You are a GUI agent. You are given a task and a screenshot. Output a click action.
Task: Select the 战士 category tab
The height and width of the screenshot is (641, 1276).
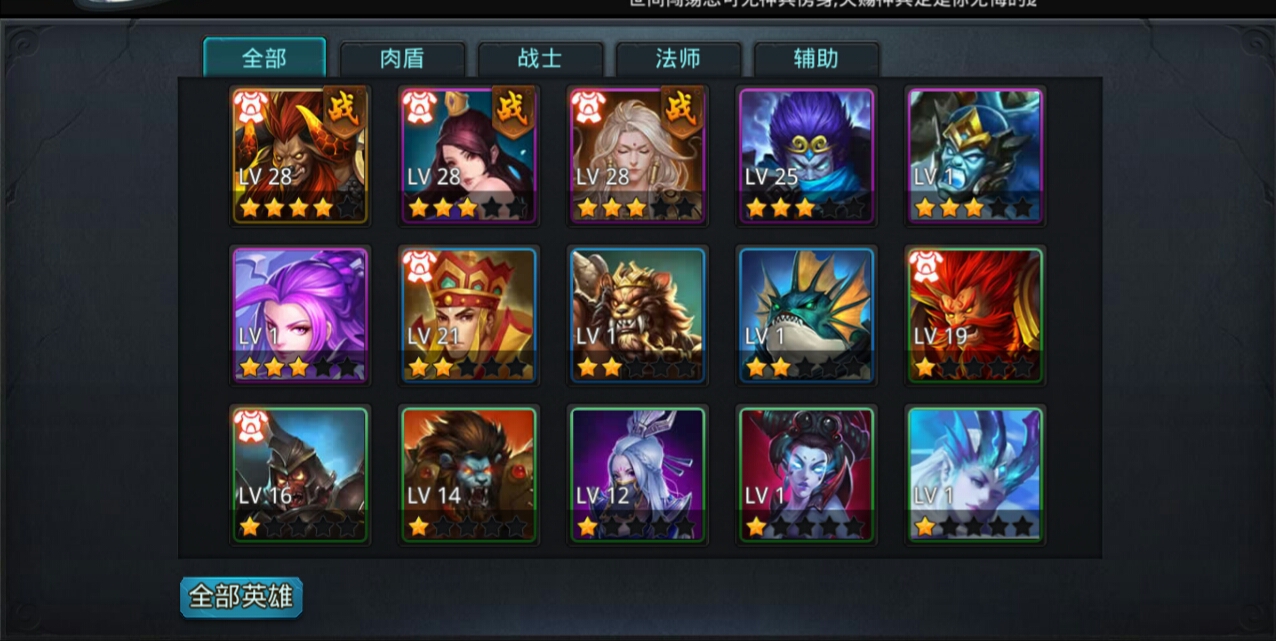[x=540, y=59]
